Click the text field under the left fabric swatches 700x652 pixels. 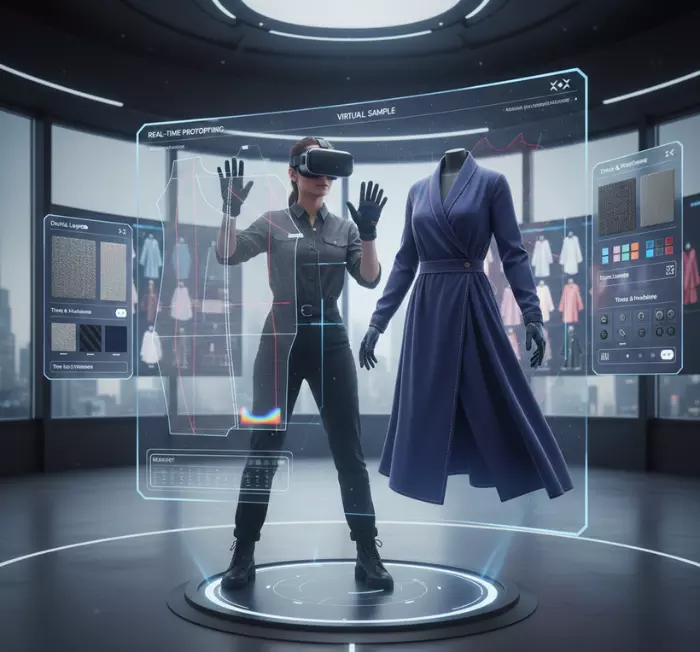click(x=88, y=365)
